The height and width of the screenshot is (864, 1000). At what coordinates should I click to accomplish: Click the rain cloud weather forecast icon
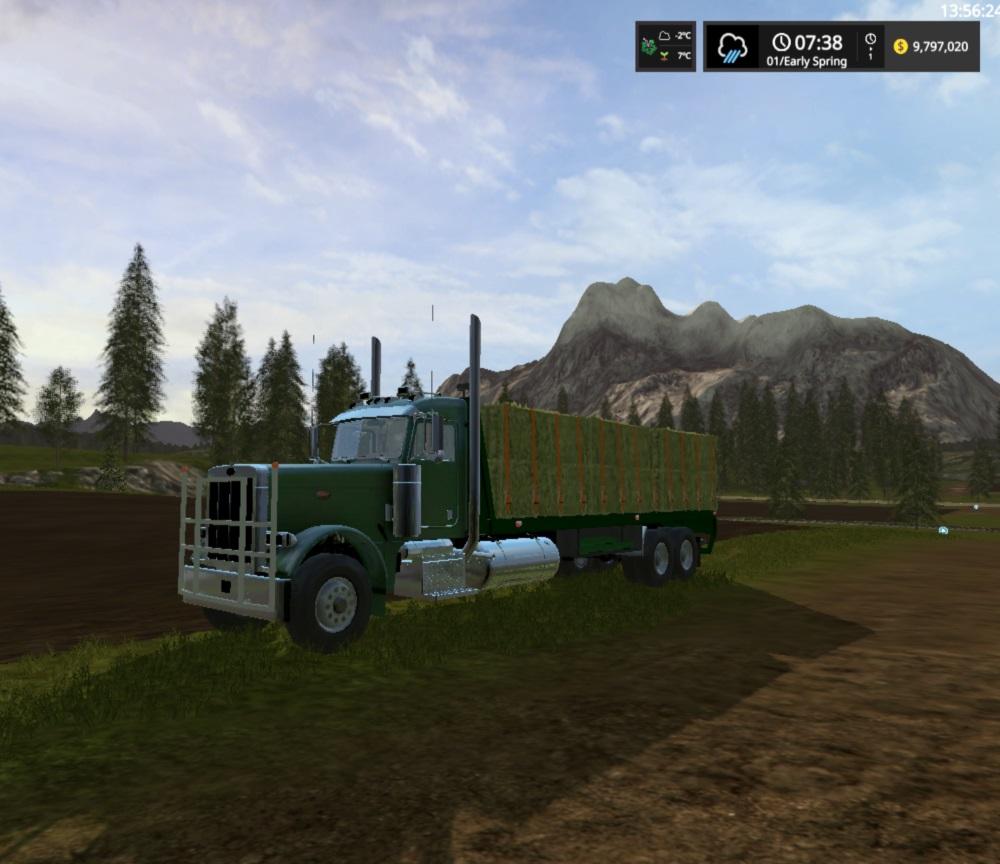click(x=733, y=47)
